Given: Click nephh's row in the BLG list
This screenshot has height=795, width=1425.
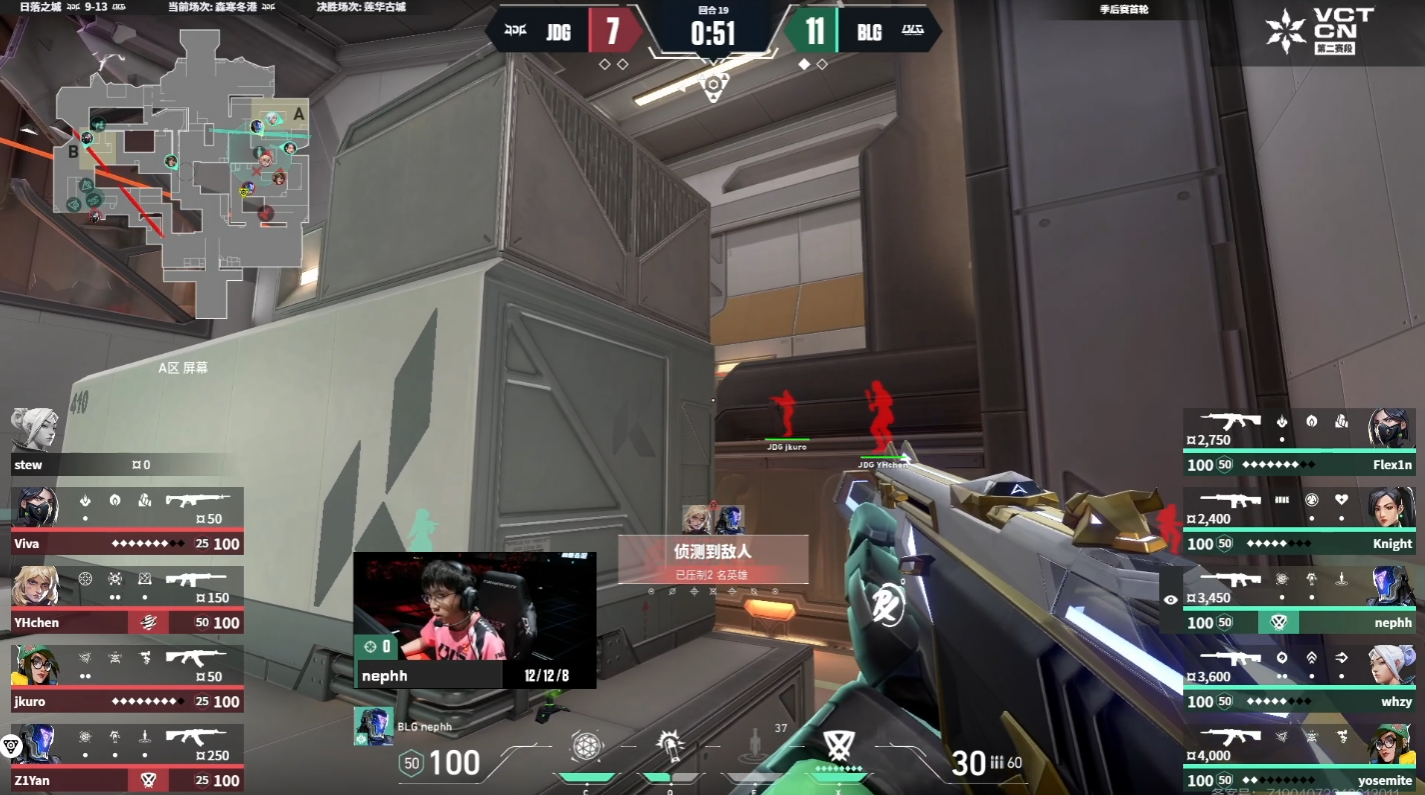Looking at the screenshot, I should [1298, 600].
